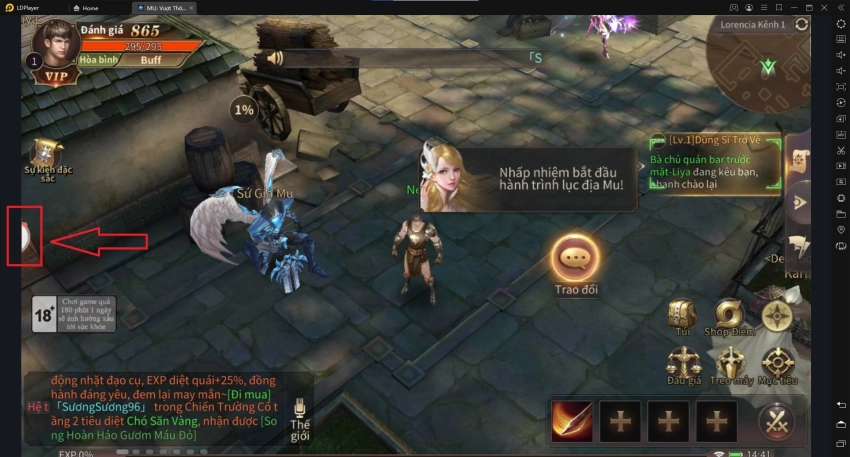Change the Hòa bình combat mode
Image resolution: width=850 pixels, height=457 pixels.
click(x=102, y=60)
